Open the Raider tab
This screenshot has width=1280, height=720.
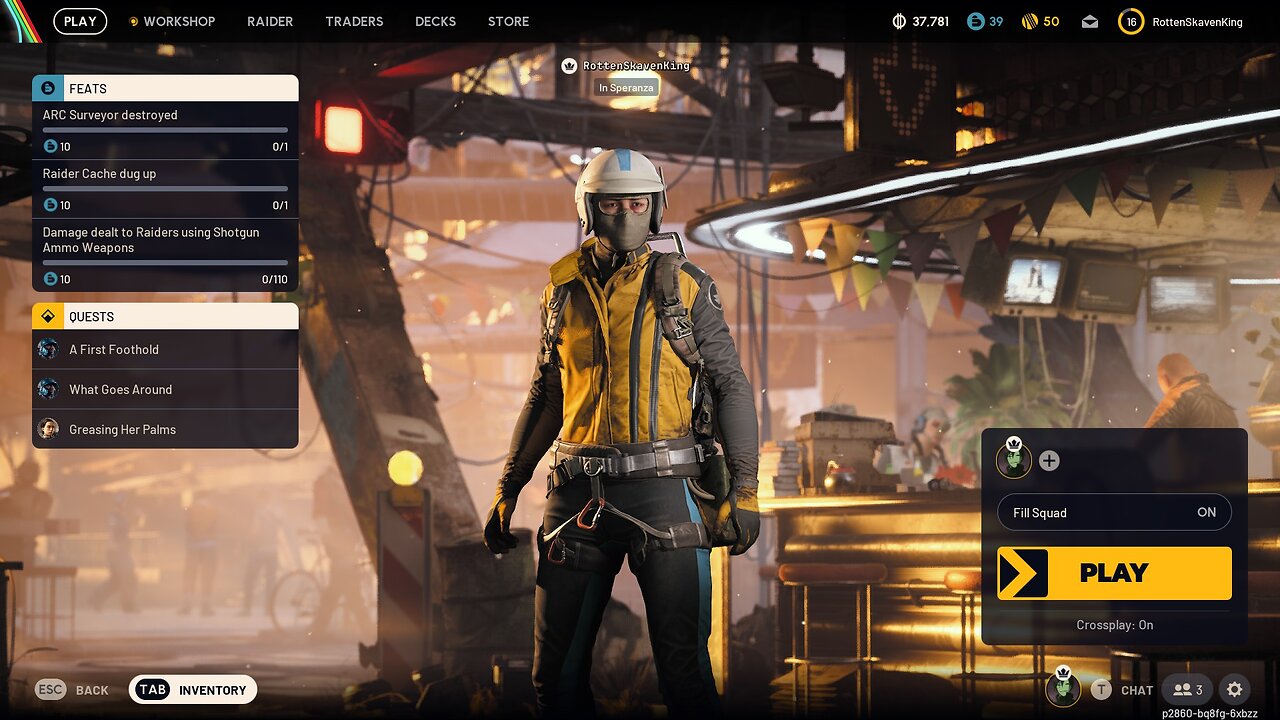(x=270, y=21)
